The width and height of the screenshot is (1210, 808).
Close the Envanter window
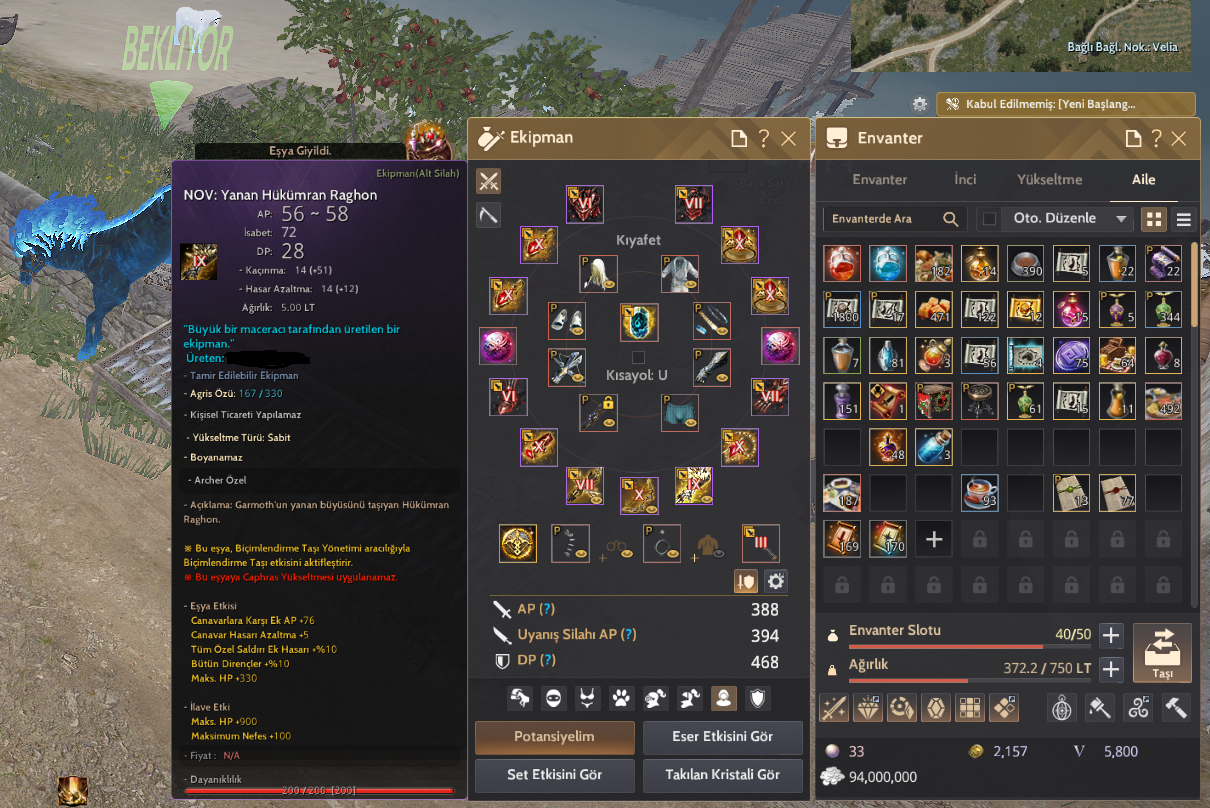click(1180, 139)
